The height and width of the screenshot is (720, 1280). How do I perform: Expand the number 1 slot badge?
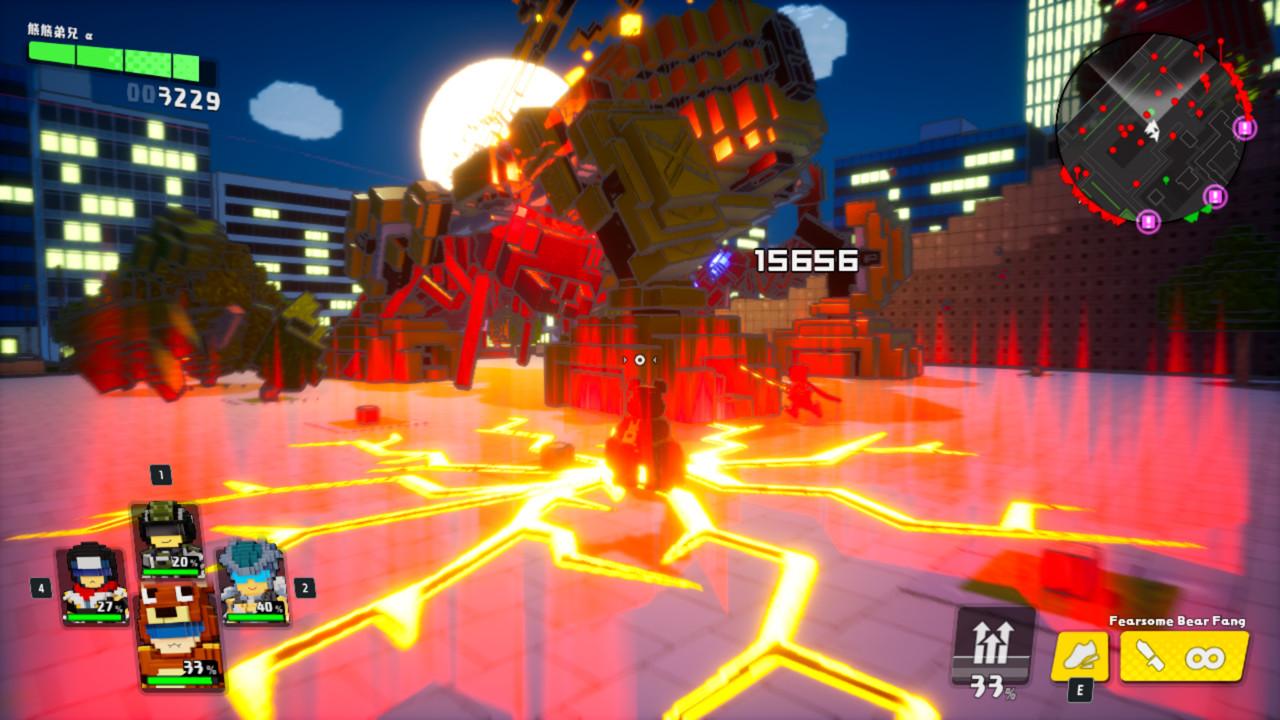pyautogui.click(x=160, y=475)
